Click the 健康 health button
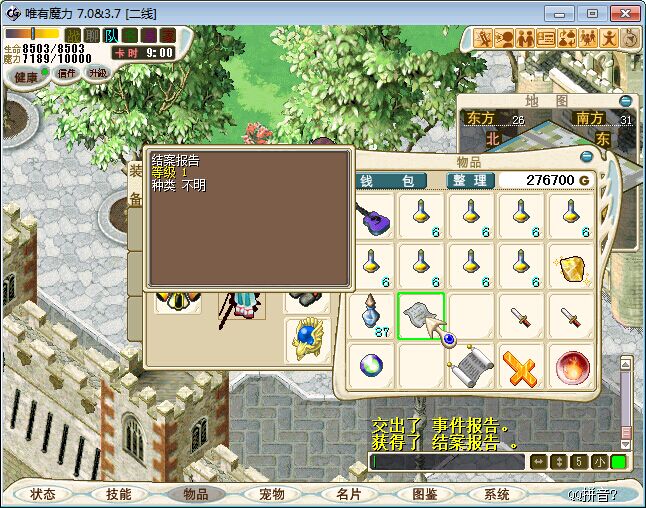 point(26,77)
